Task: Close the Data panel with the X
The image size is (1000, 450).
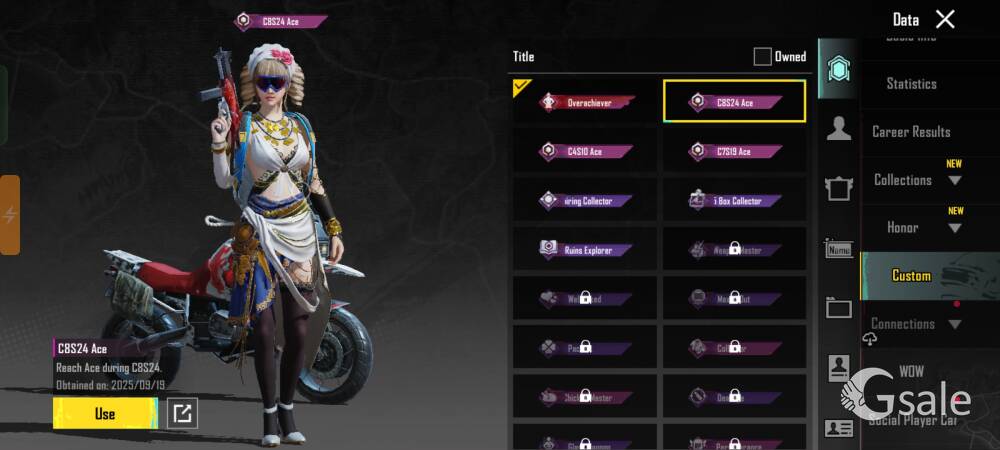Action: pos(945,19)
